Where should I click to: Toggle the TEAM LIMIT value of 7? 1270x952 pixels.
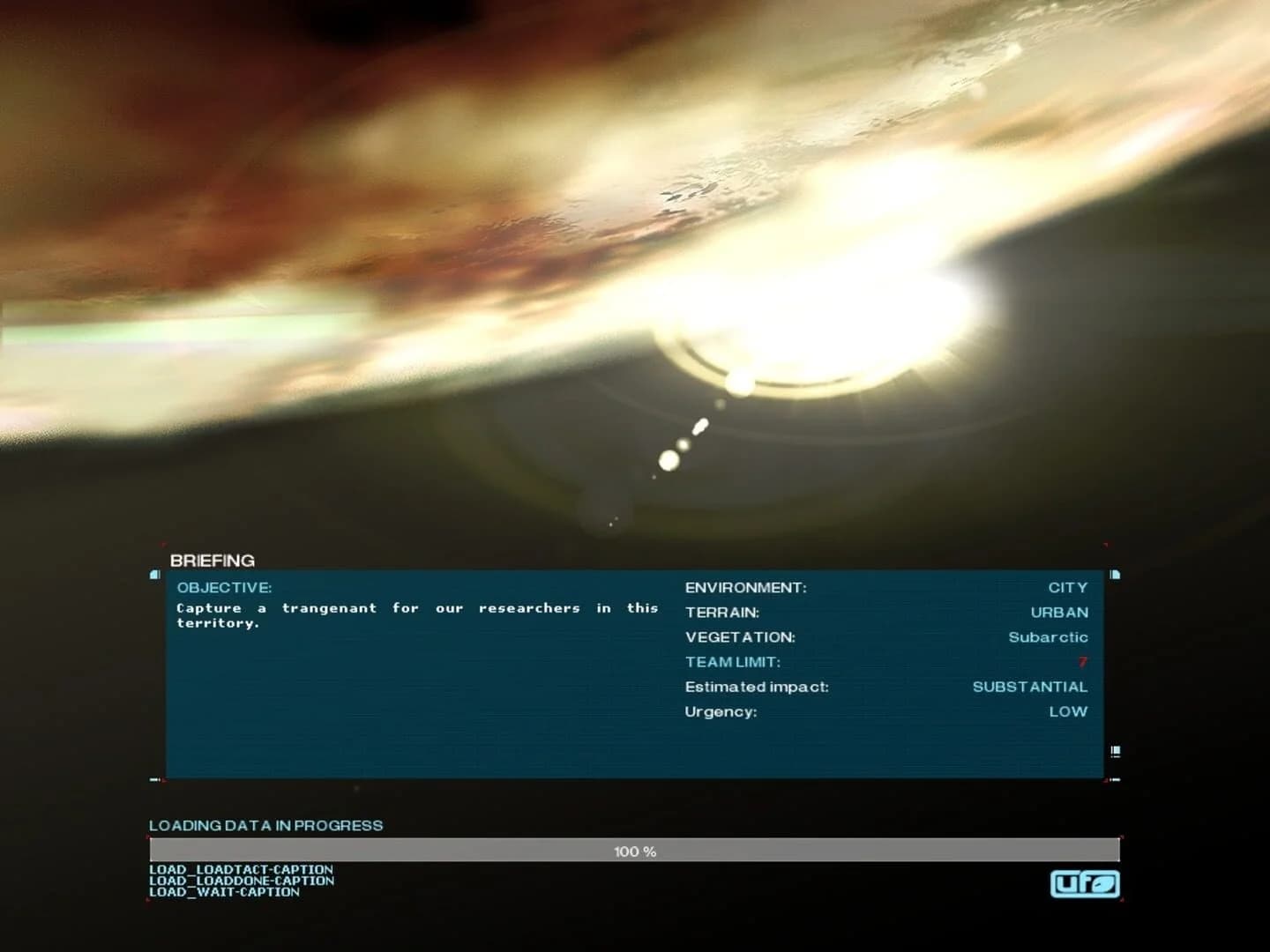point(1084,662)
